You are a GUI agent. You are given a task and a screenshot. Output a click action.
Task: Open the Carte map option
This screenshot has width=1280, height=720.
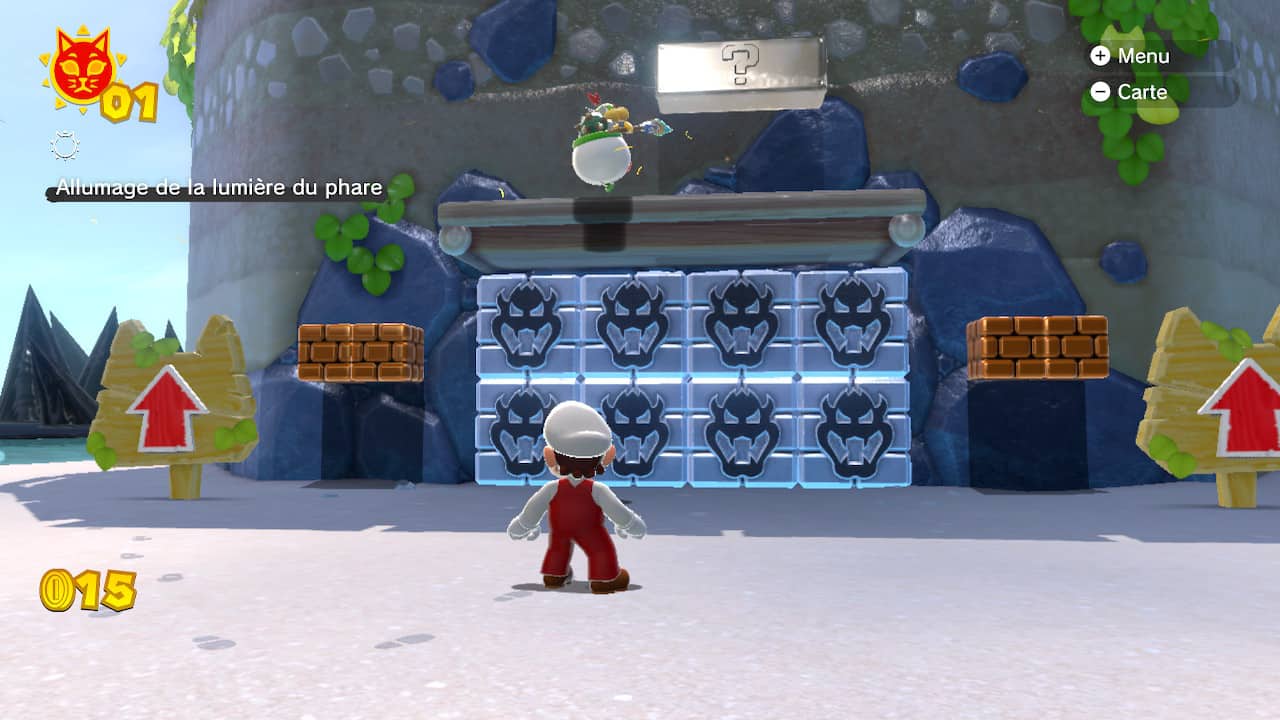(1129, 92)
